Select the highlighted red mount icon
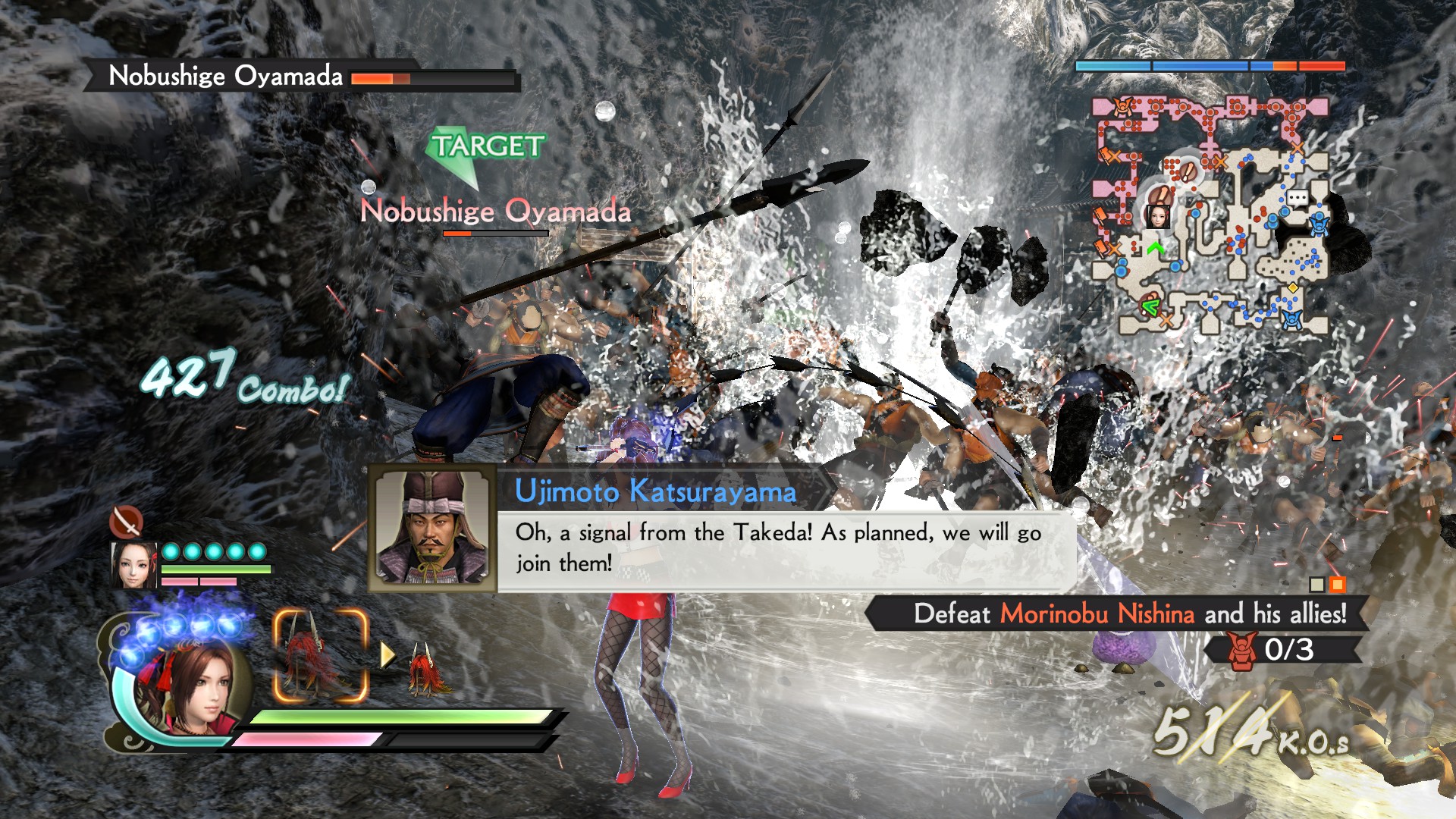 click(x=320, y=656)
